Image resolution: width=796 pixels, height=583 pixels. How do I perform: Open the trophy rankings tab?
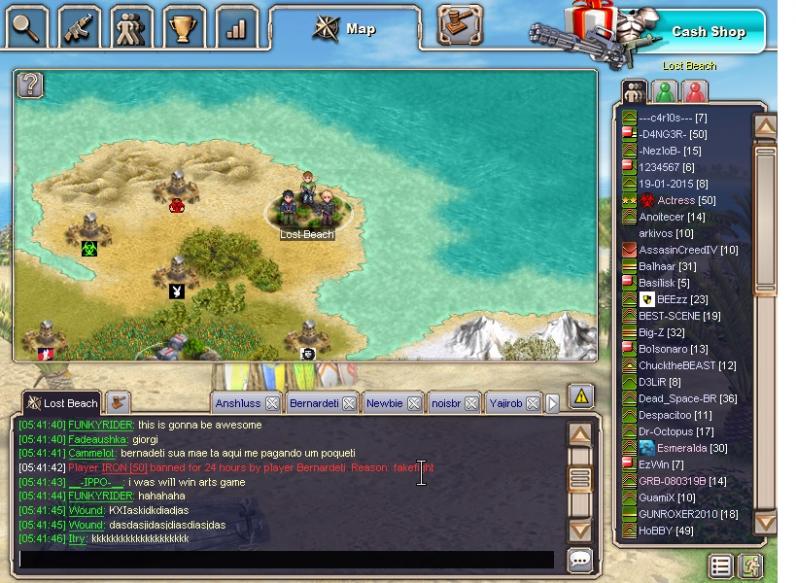[183, 27]
